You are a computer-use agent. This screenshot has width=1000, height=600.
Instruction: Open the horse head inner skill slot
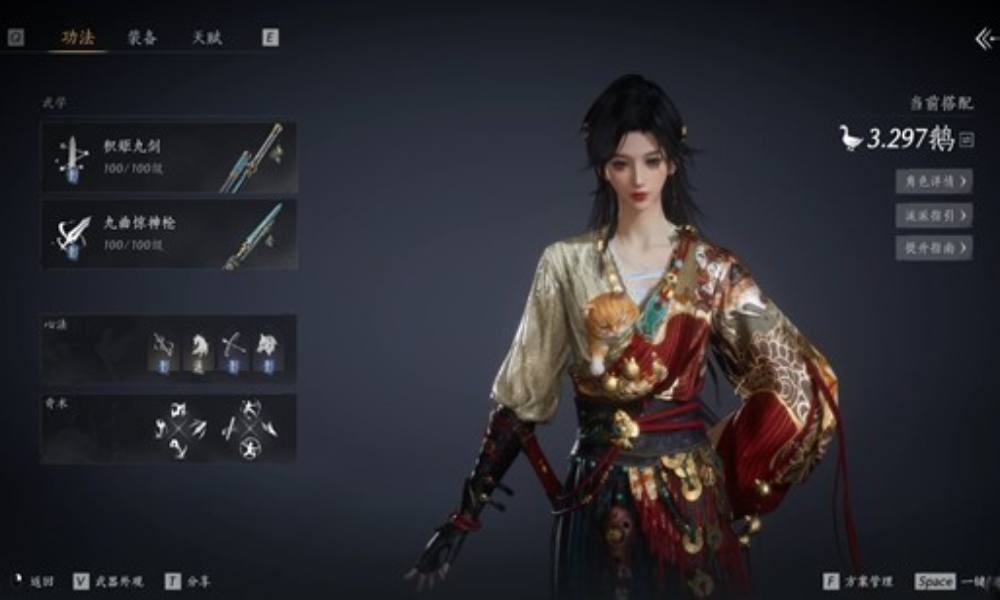pyautogui.click(x=199, y=351)
